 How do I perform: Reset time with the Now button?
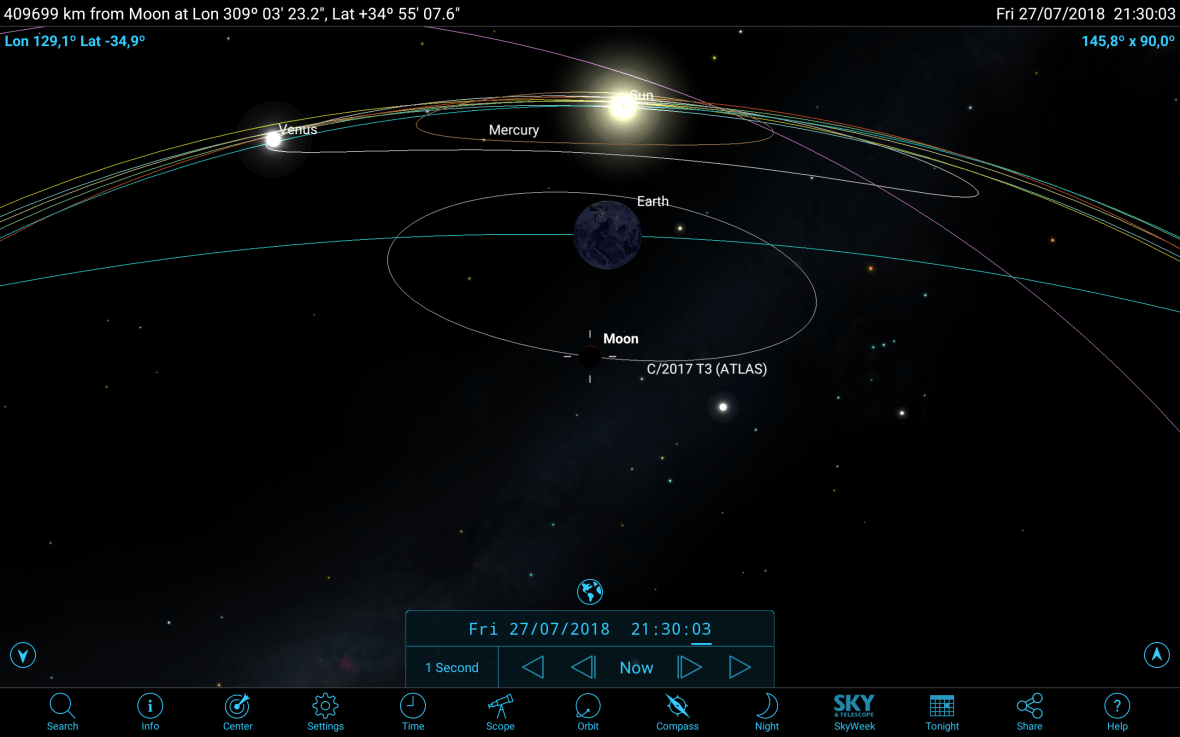(636, 668)
